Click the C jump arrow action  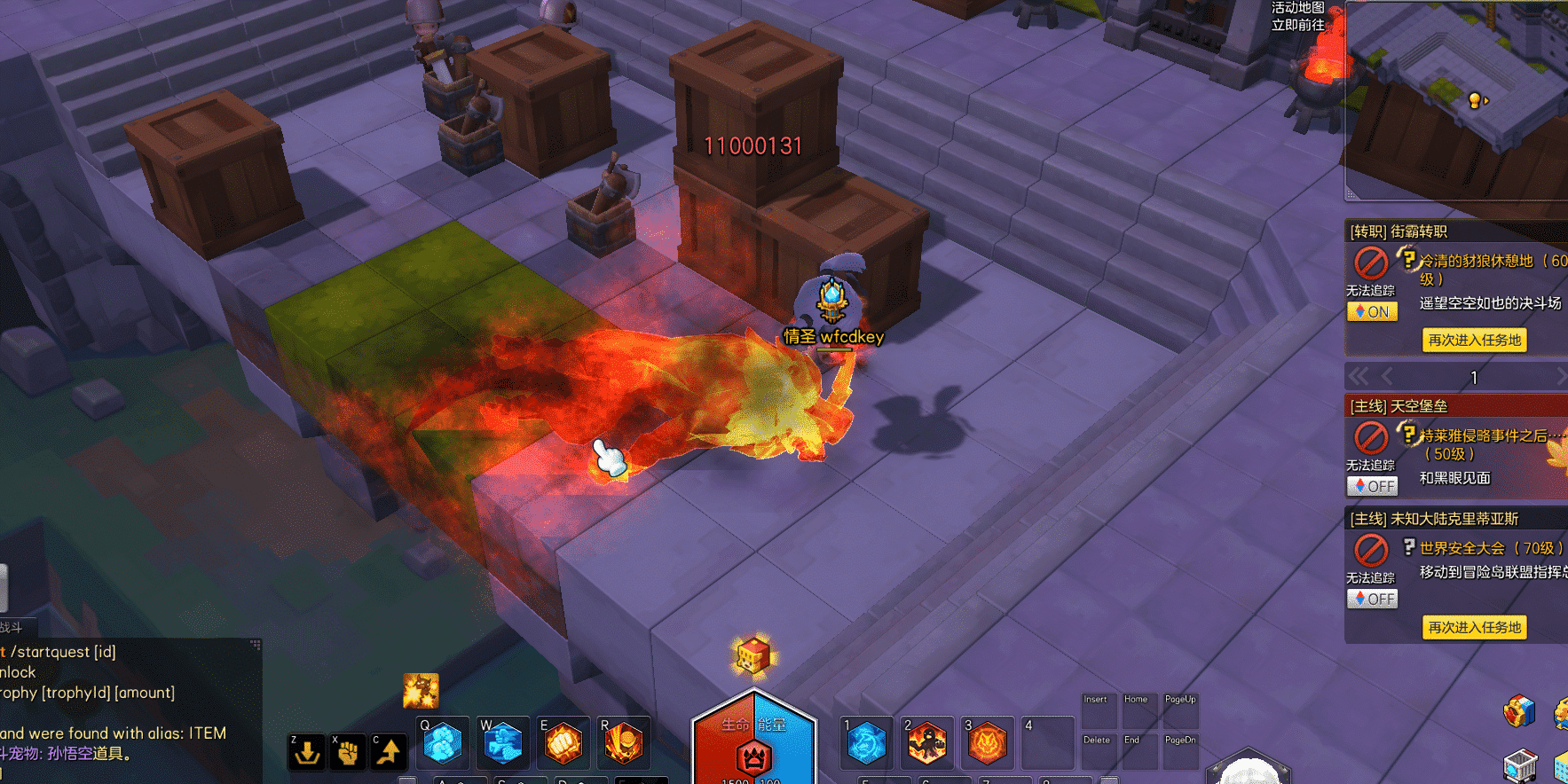point(389,752)
